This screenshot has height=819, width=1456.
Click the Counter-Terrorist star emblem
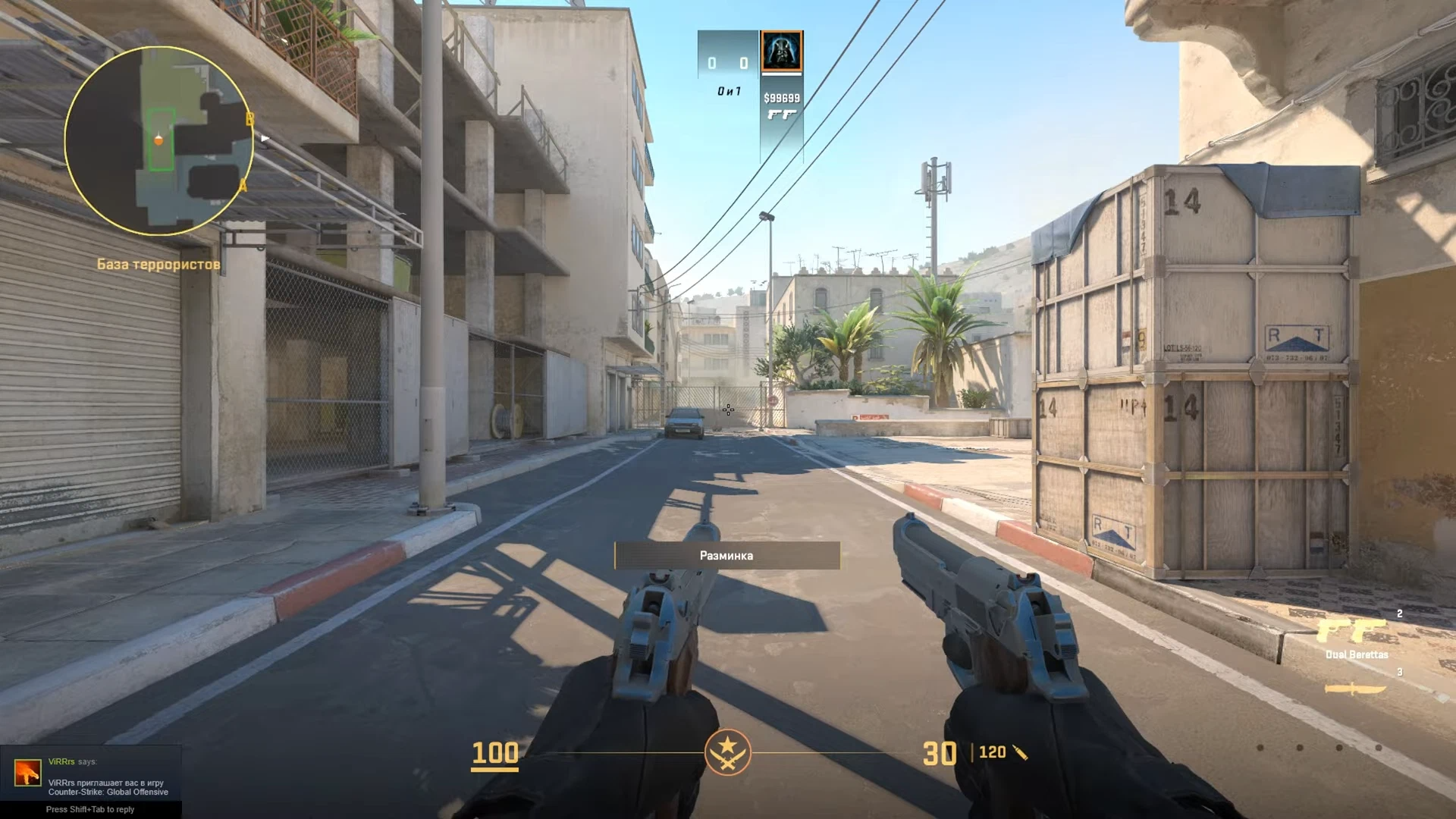pyautogui.click(x=727, y=752)
